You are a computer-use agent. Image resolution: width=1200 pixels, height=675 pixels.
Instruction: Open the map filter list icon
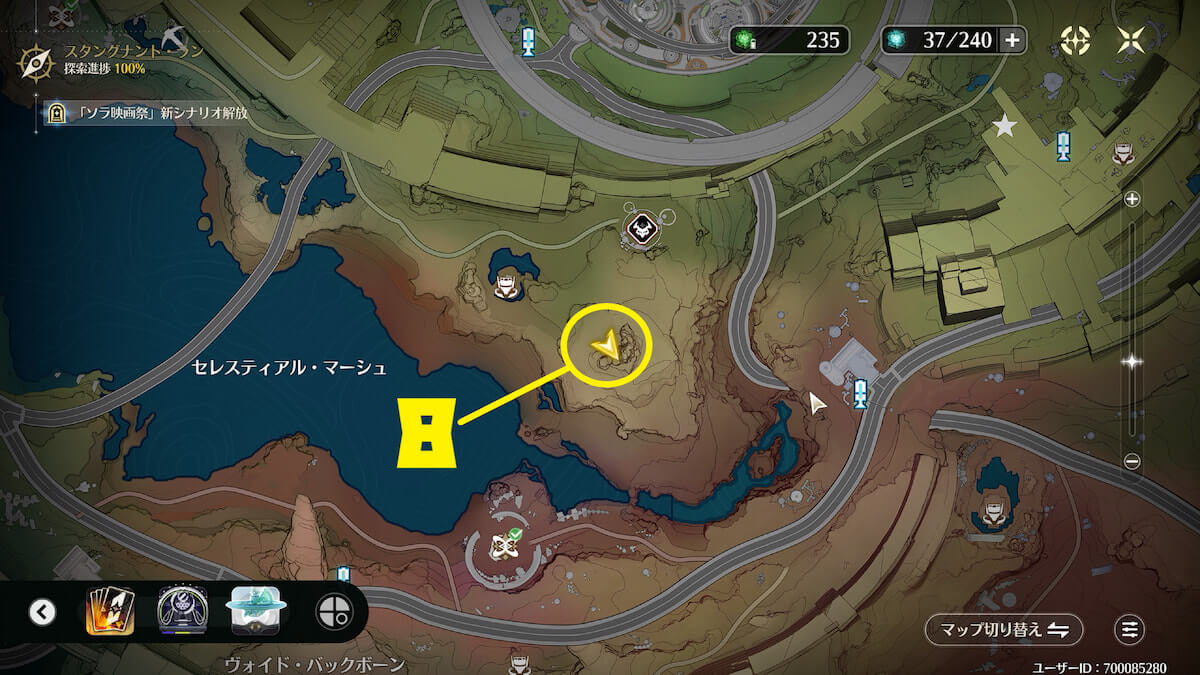pyautogui.click(x=1130, y=629)
